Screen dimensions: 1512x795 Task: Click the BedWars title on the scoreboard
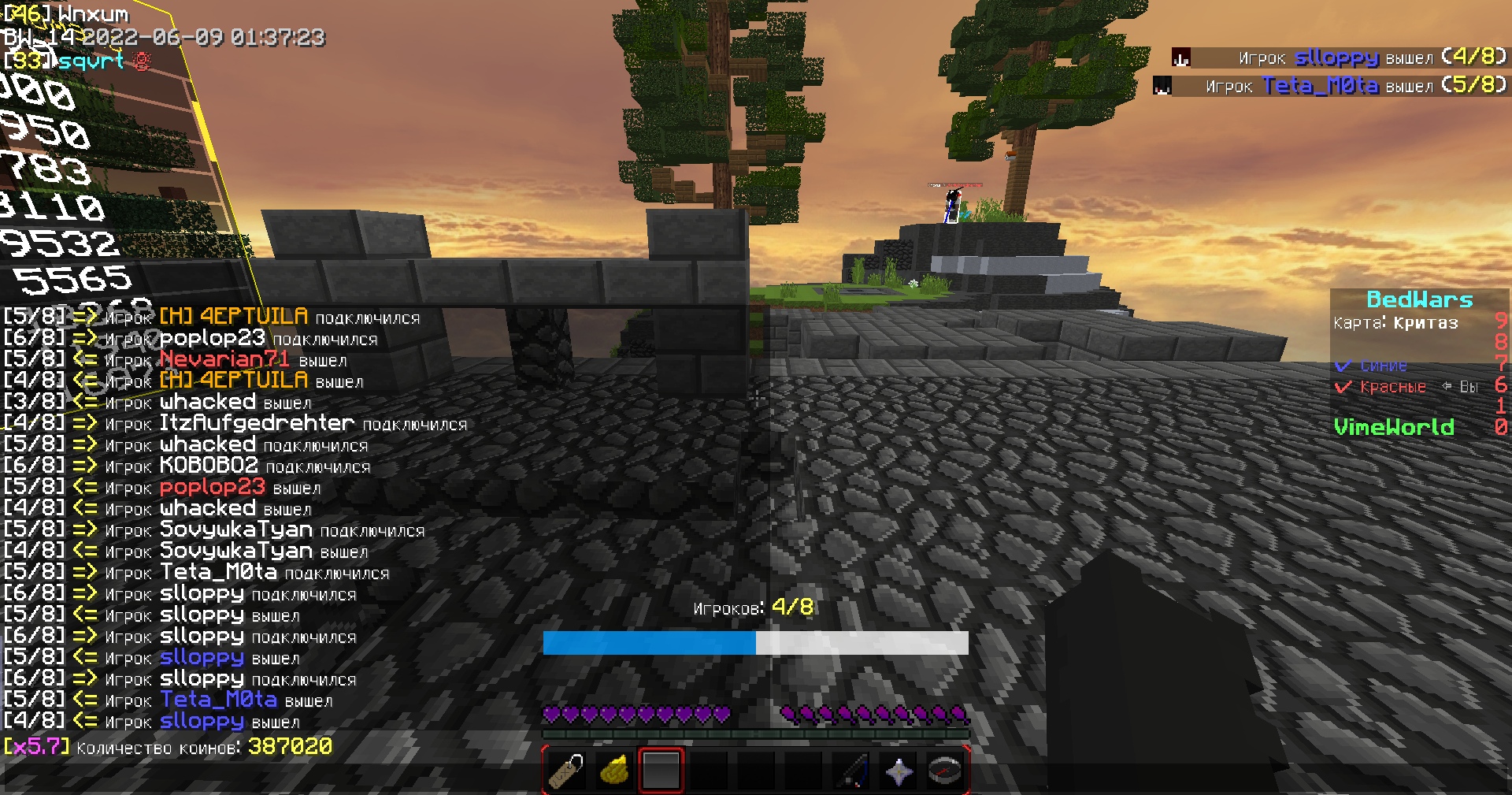coord(1417,299)
